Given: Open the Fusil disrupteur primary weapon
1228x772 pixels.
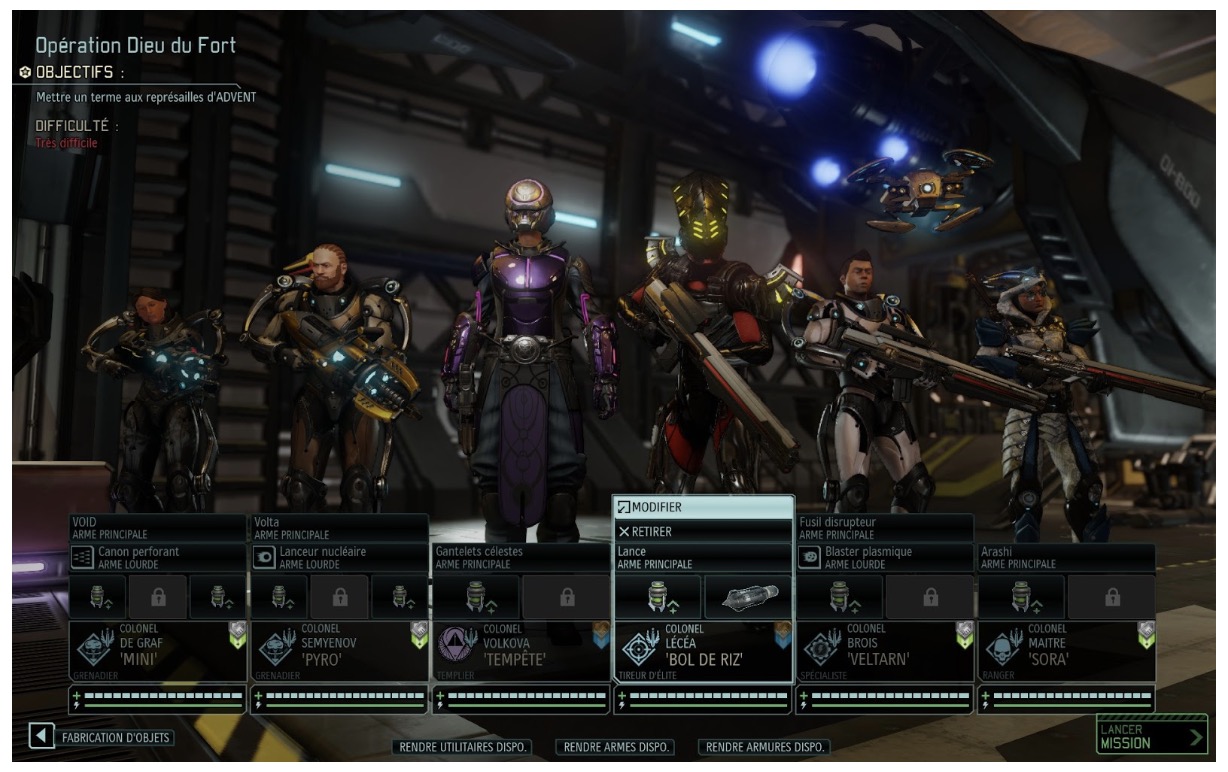Looking at the screenshot, I should click(884, 527).
